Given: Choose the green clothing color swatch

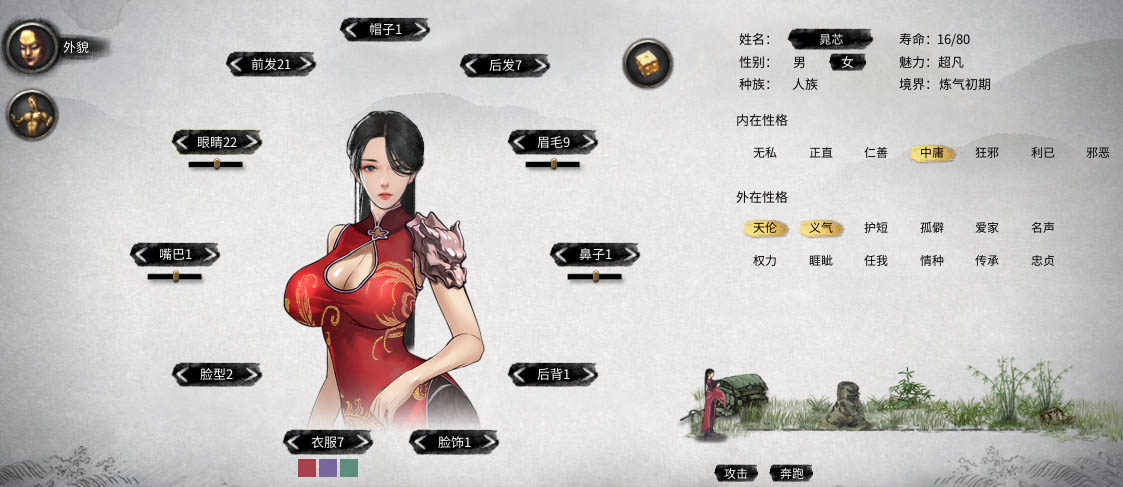Looking at the screenshot, I should 349,468.
